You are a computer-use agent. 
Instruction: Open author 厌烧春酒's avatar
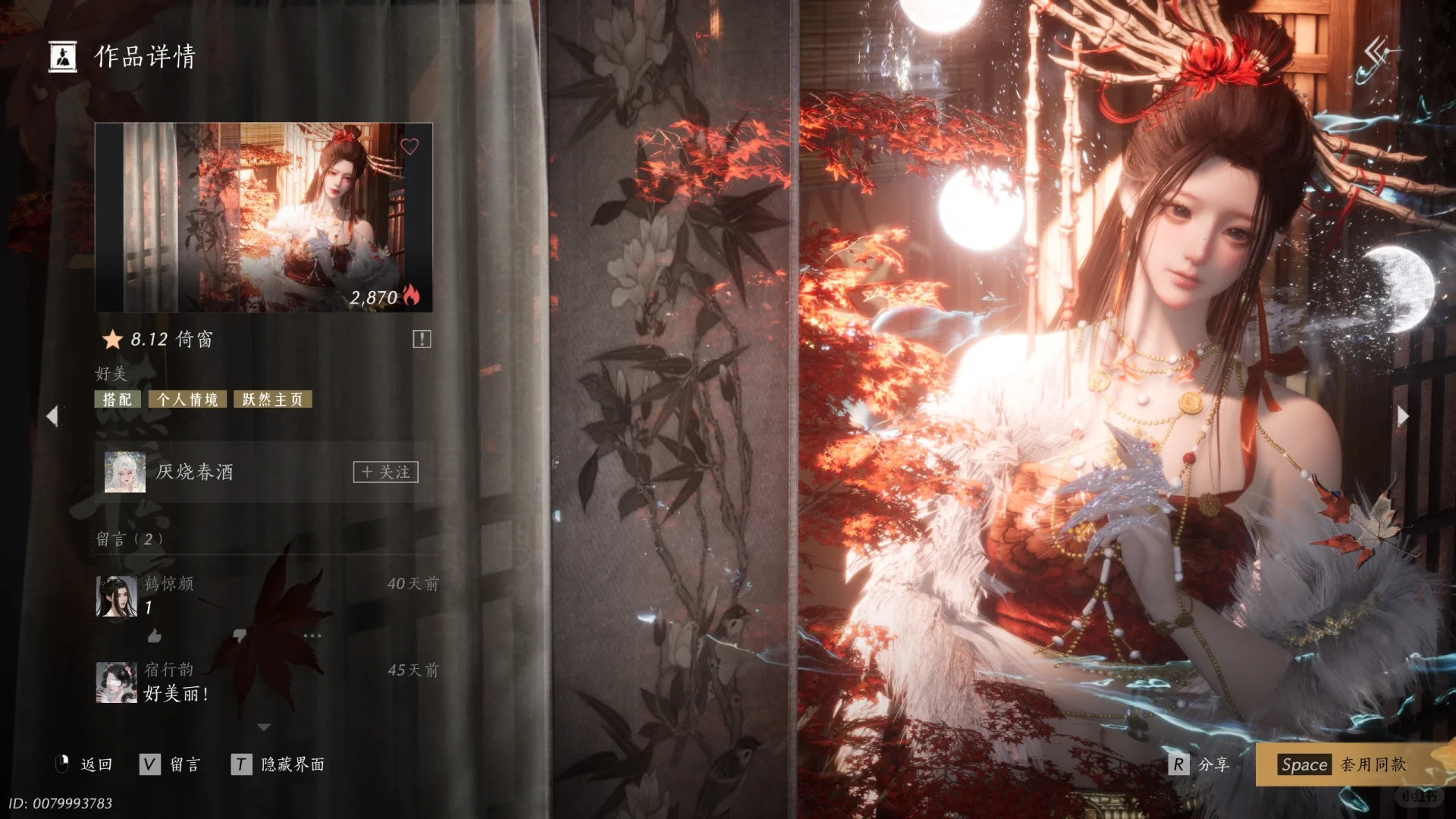click(125, 472)
